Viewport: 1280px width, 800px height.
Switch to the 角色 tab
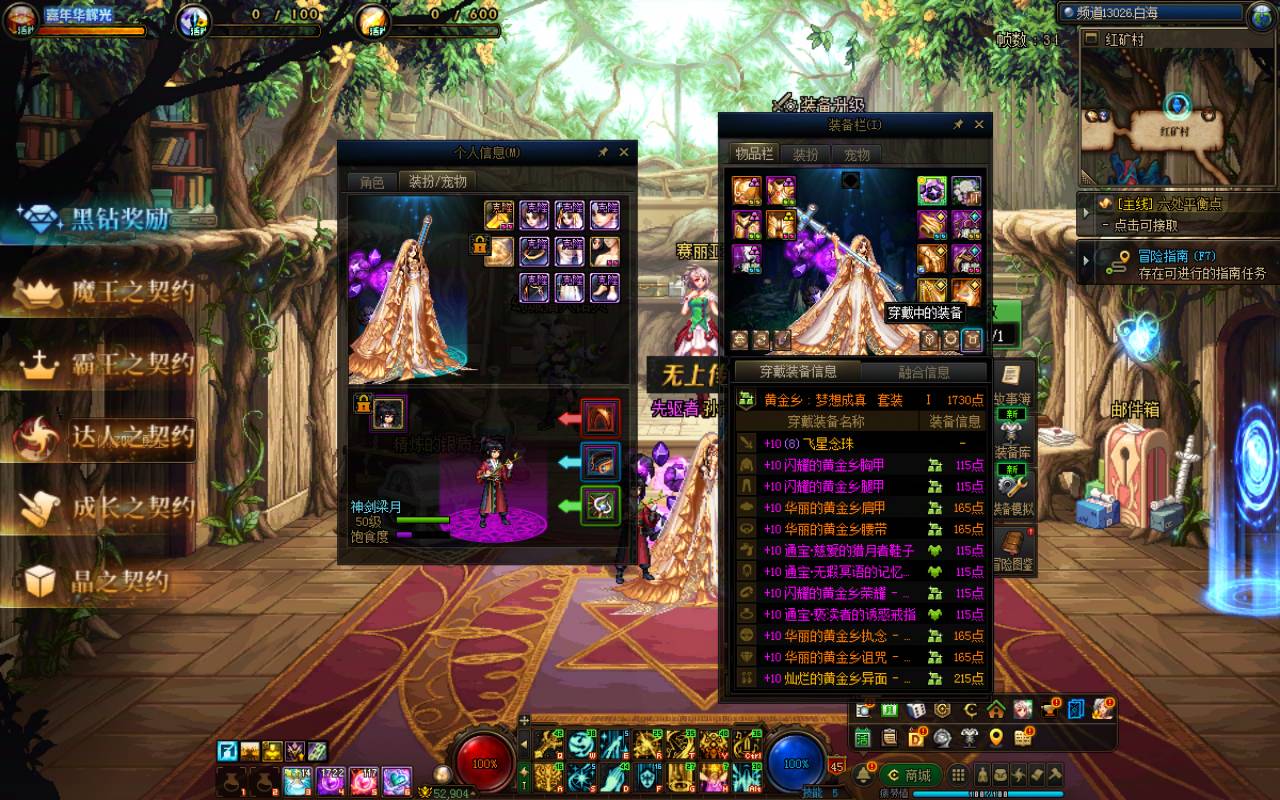point(372,182)
